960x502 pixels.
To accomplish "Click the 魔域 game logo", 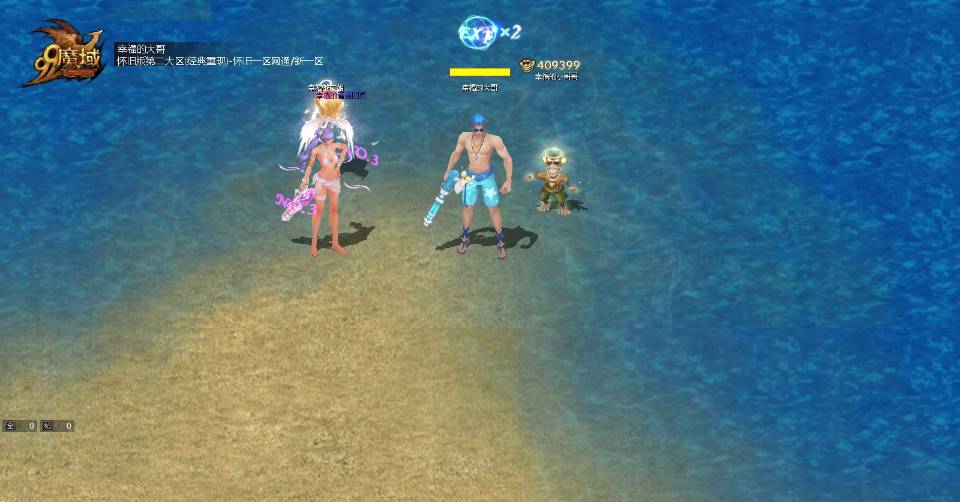I will [x=66, y=55].
